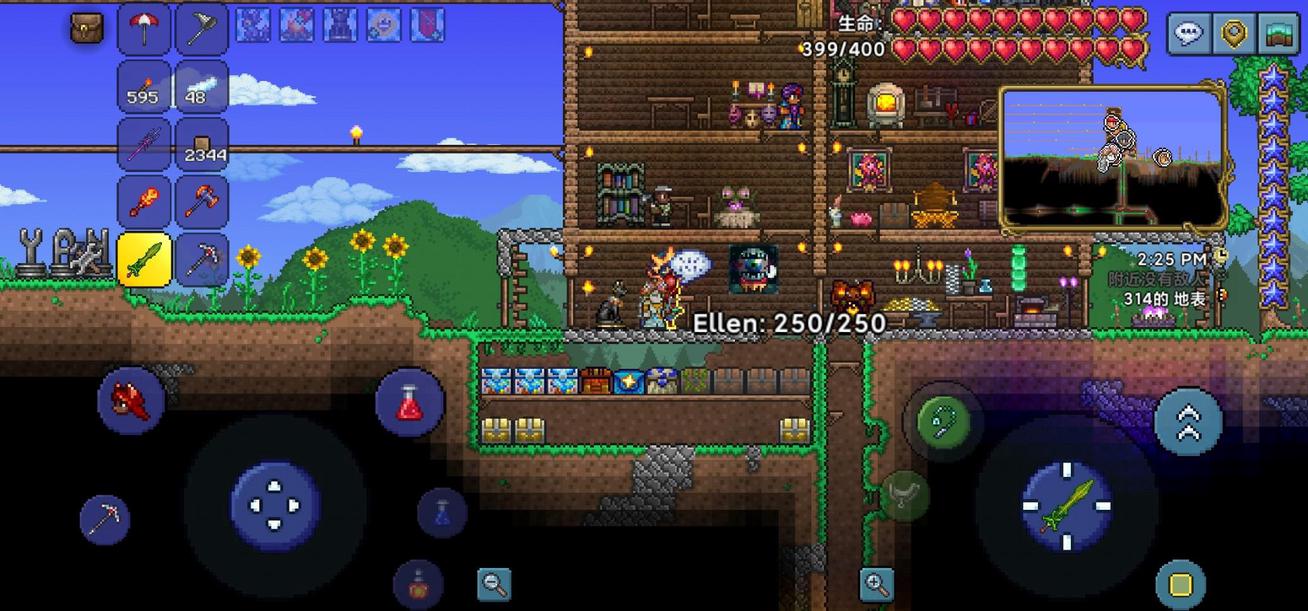This screenshot has width=1308, height=611.
Task: Click the minimap
Action: (x=1112, y=160)
